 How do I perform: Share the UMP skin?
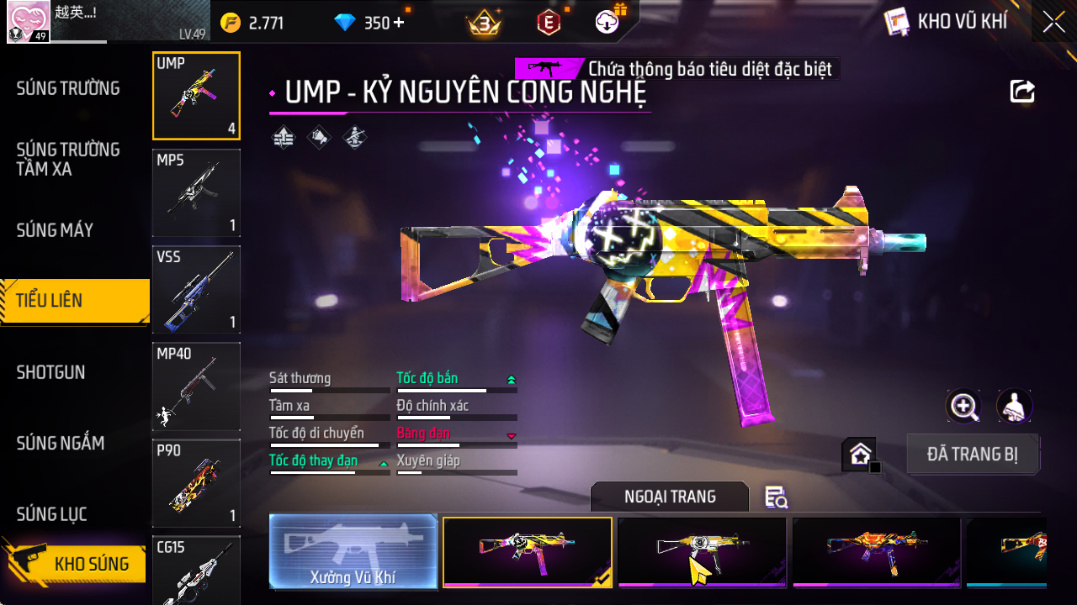[x=1022, y=92]
